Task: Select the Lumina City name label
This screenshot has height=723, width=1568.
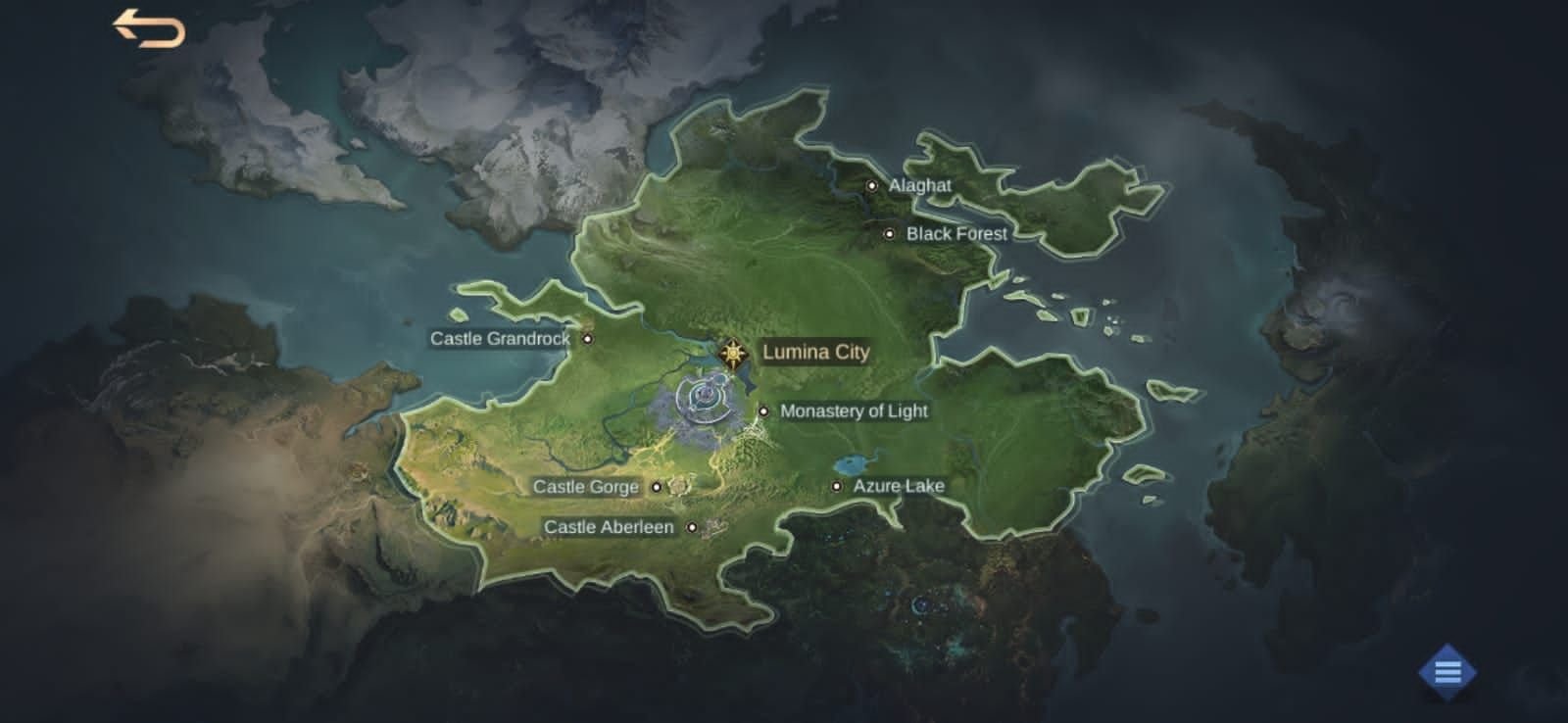Action: [817, 353]
